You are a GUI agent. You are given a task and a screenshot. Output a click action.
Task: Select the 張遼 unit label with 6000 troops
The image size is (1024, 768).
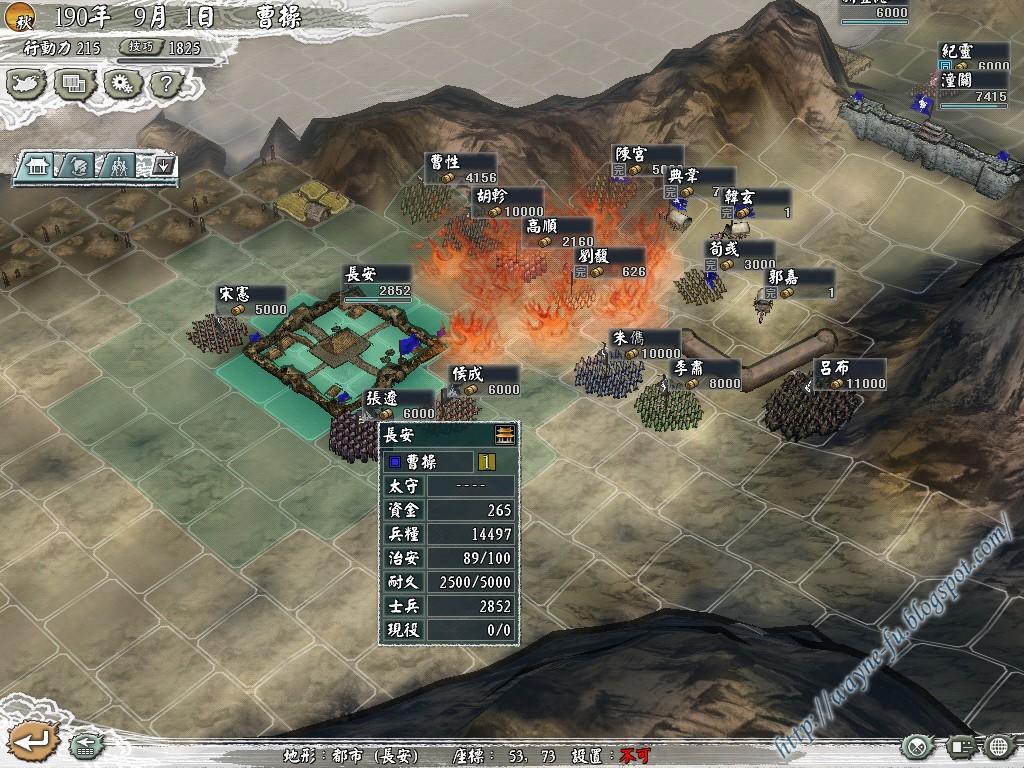[x=398, y=405]
